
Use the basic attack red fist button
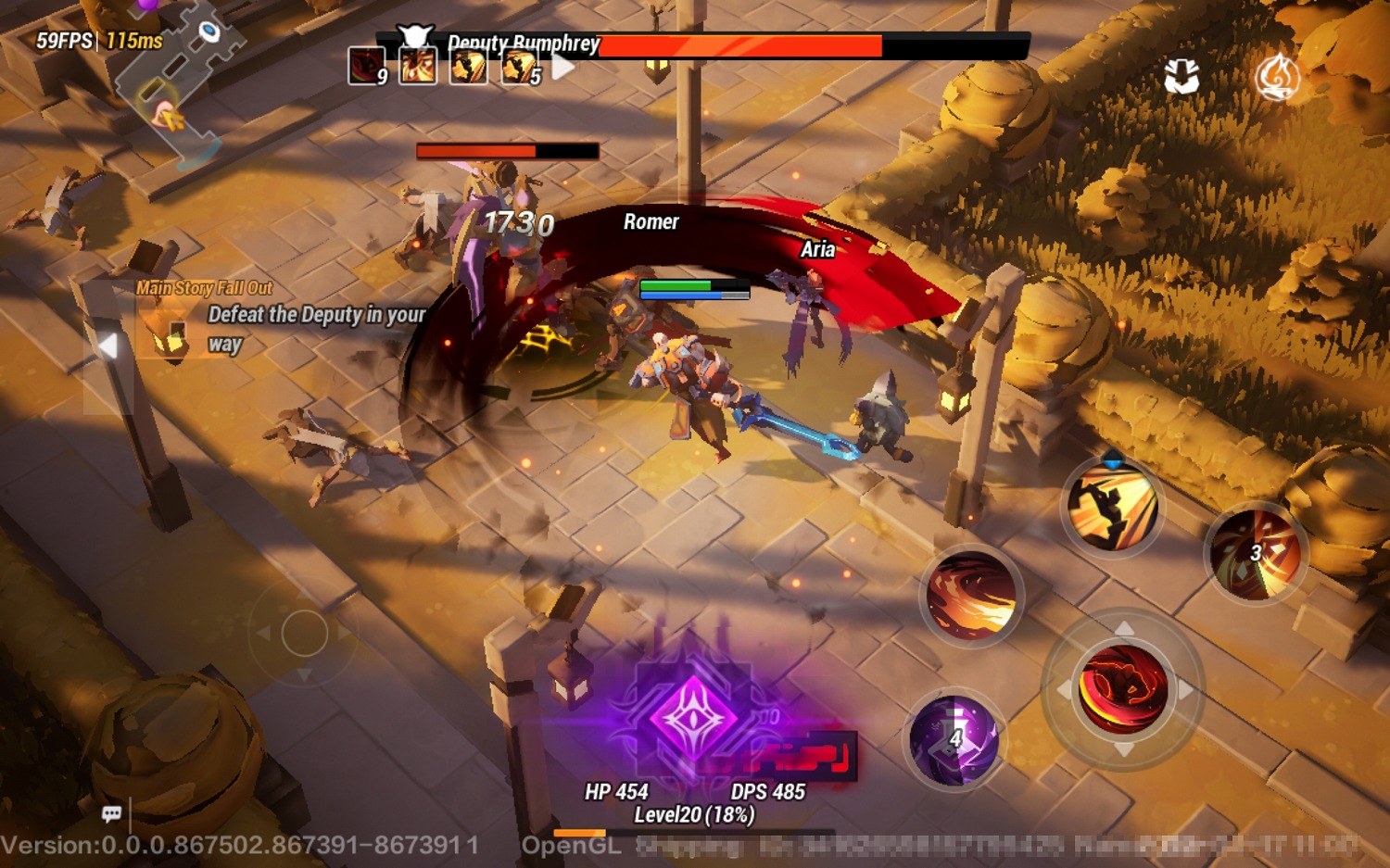point(1123,689)
